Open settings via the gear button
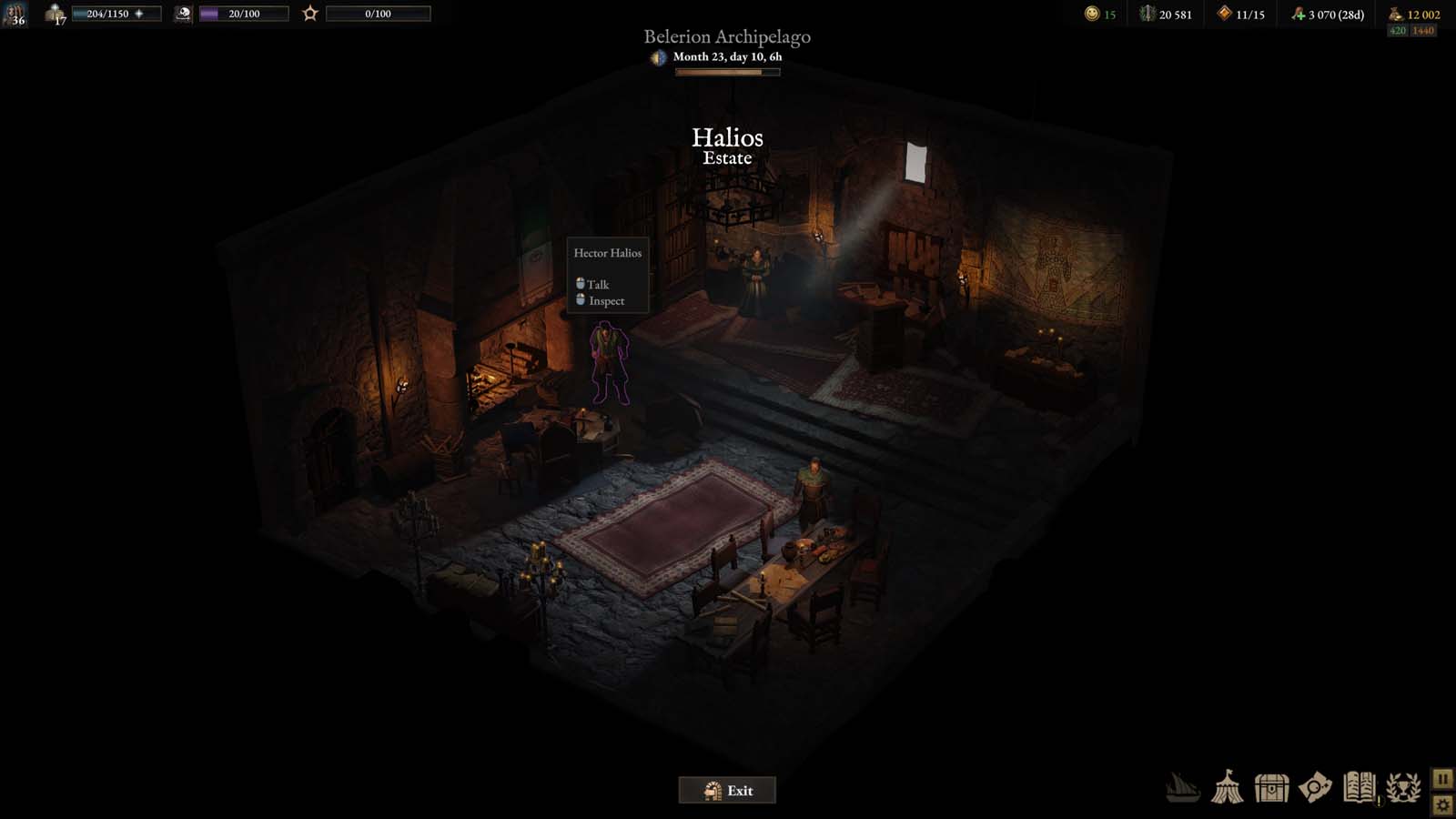The width and height of the screenshot is (1456, 819). point(1442,804)
